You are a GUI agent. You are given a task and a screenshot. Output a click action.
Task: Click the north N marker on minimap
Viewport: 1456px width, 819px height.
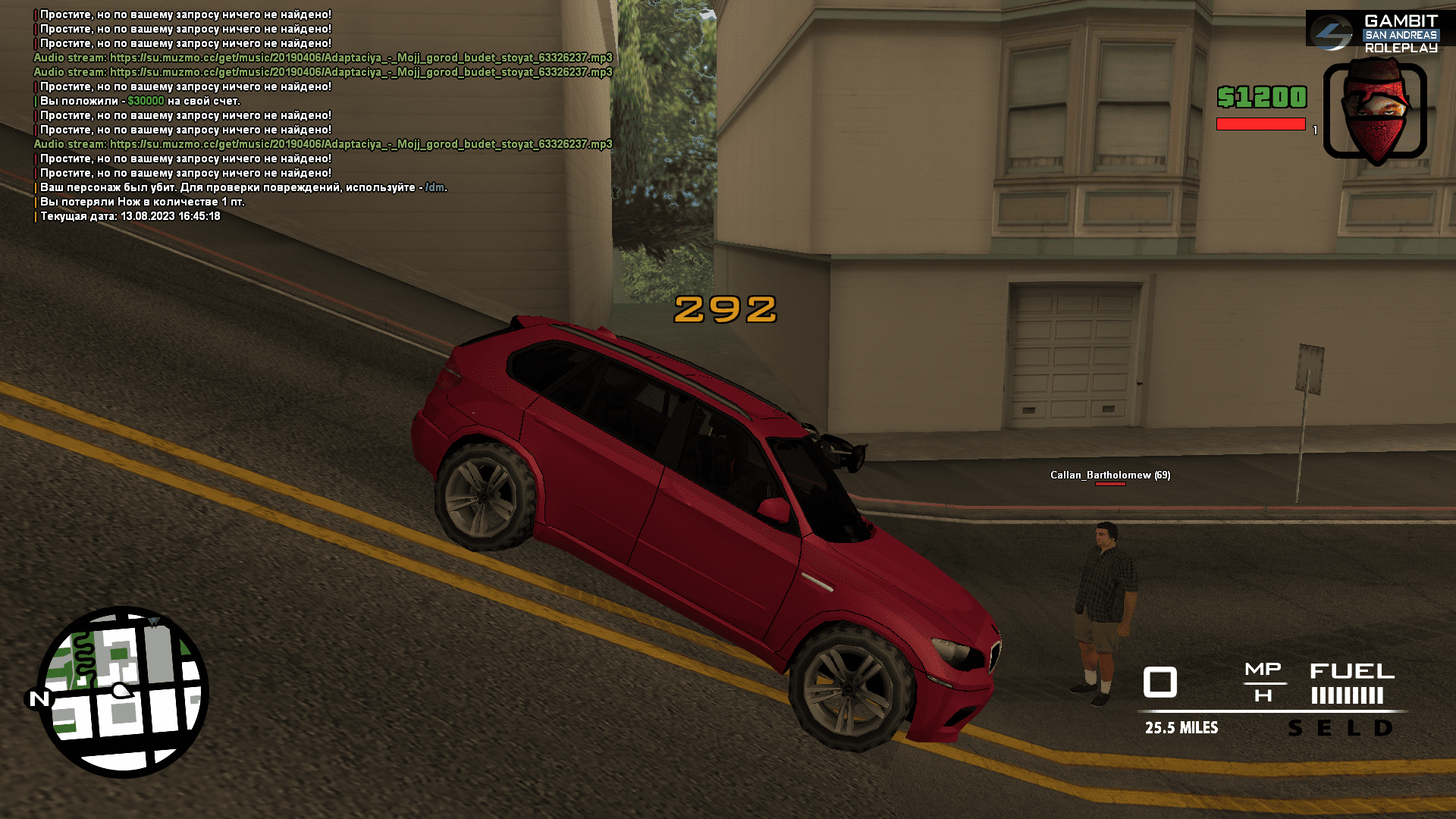tap(39, 698)
